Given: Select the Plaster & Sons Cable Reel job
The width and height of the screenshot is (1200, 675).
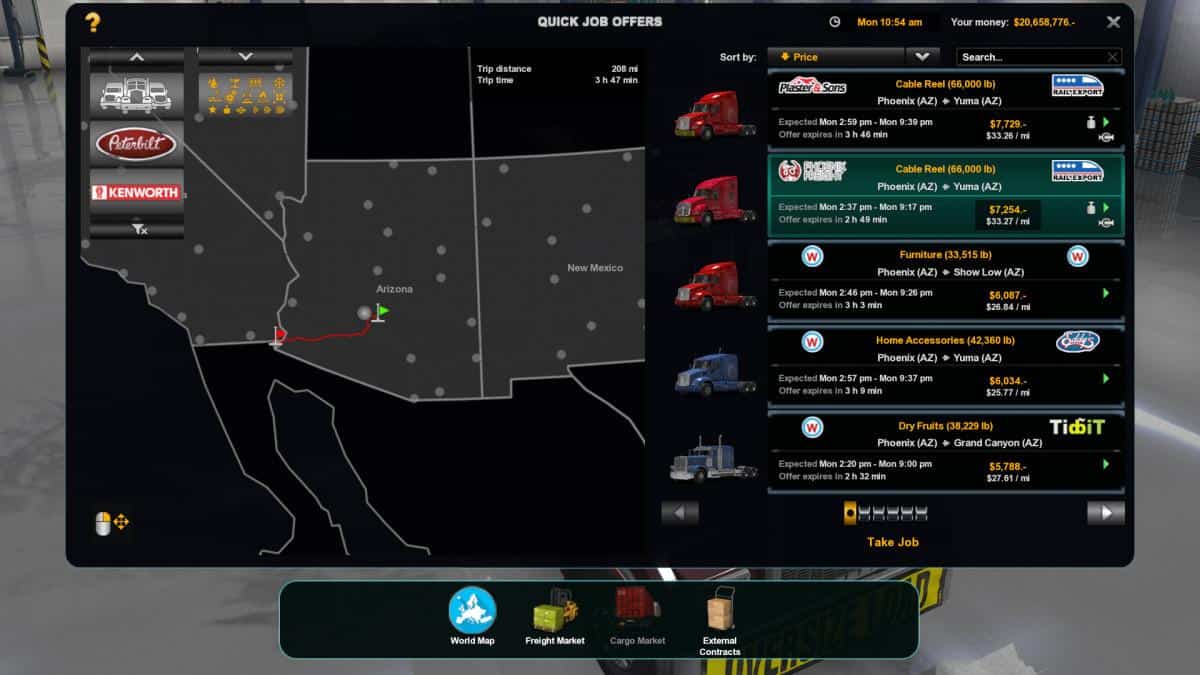Looking at the screenshot, I should [x=945, y=110].
